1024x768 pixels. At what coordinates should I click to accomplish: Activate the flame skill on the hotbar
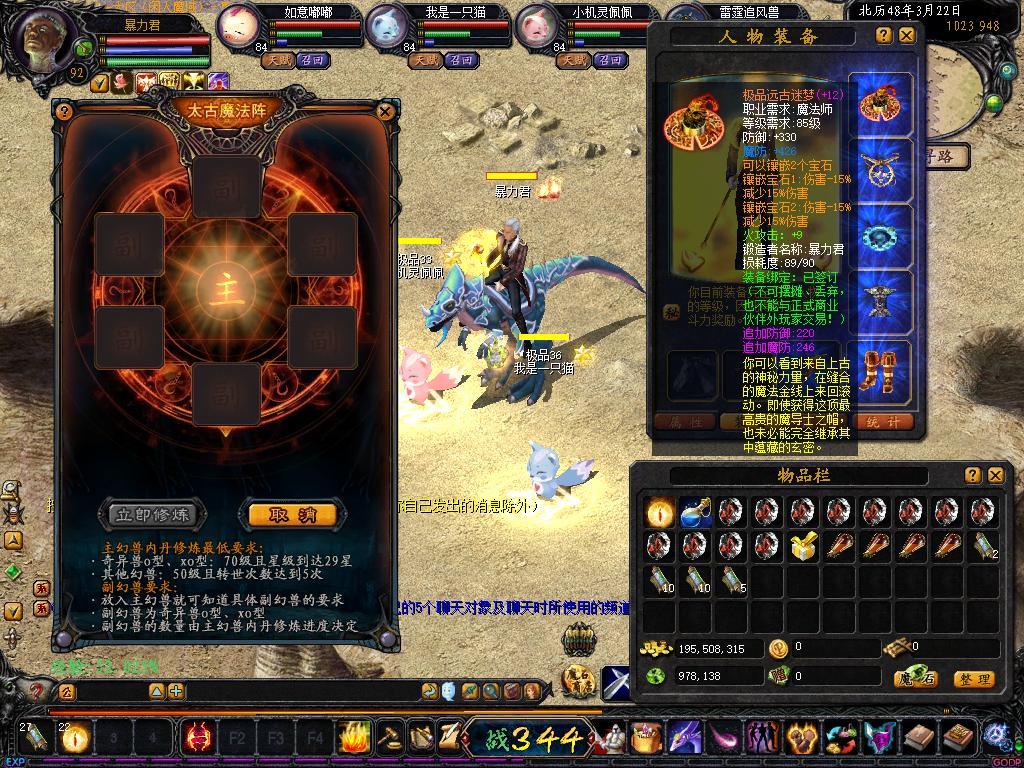pyautogui.click(x=354, y=739)
